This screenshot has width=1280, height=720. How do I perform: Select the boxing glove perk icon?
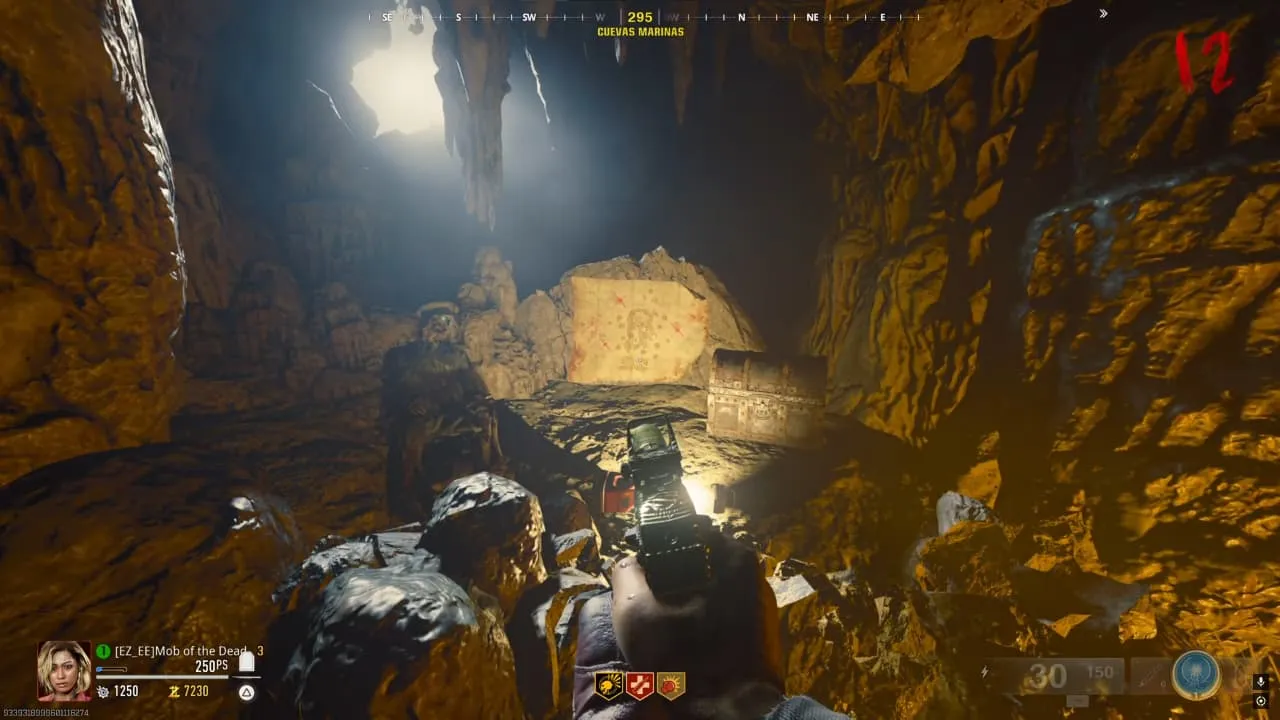[671, 685]
